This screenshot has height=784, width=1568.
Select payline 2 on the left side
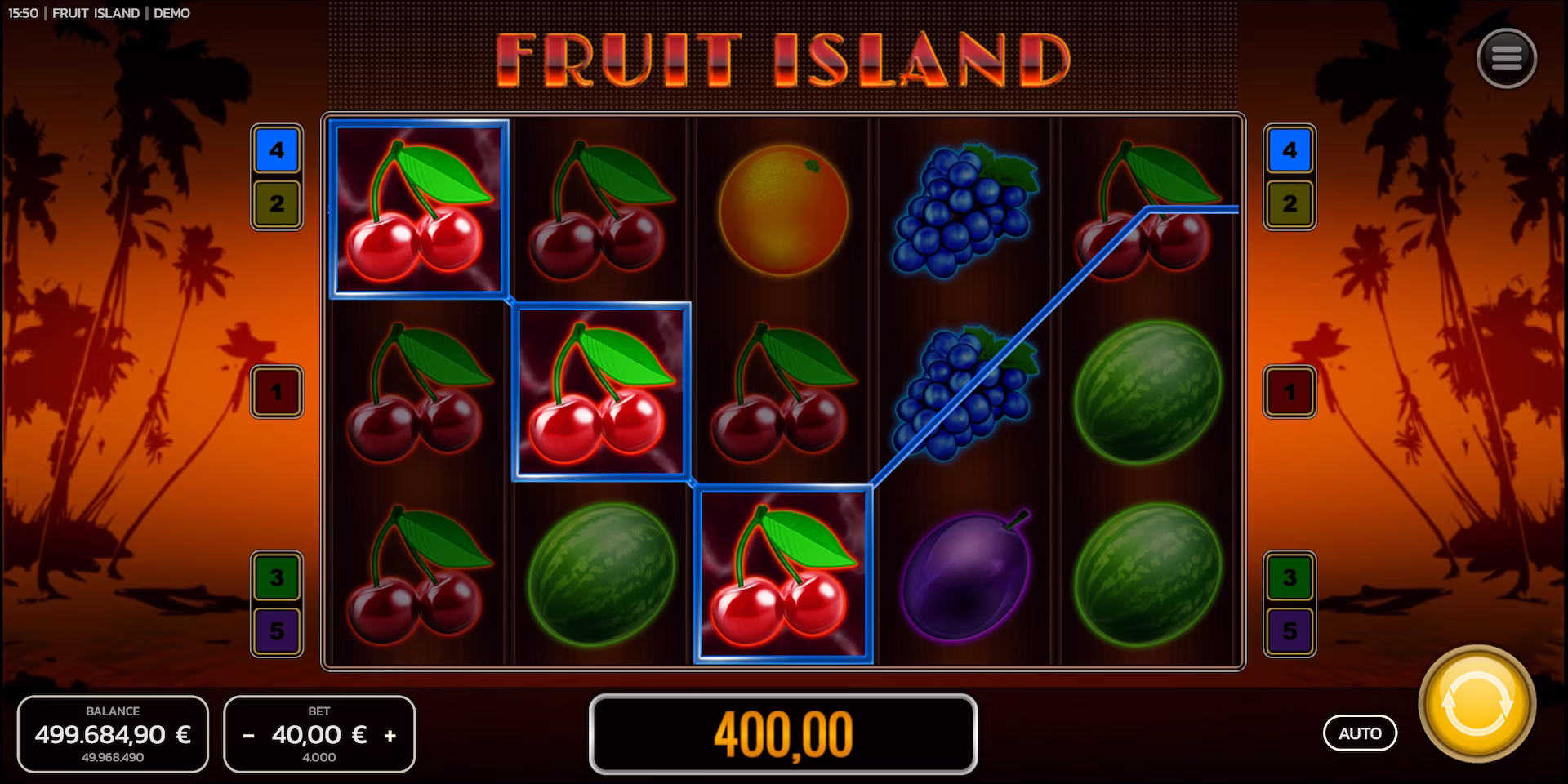[x=276, y=202]
